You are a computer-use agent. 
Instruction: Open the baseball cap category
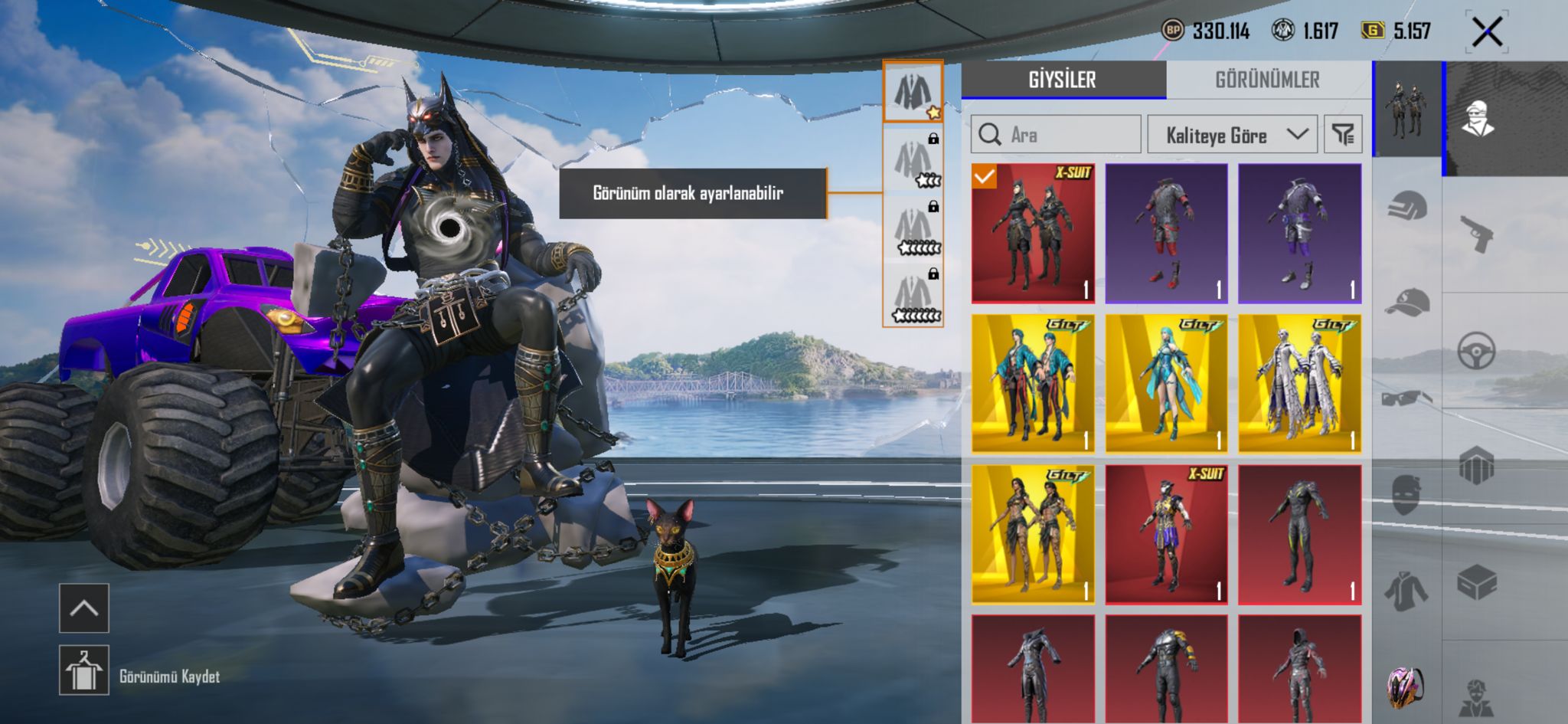1407,303
